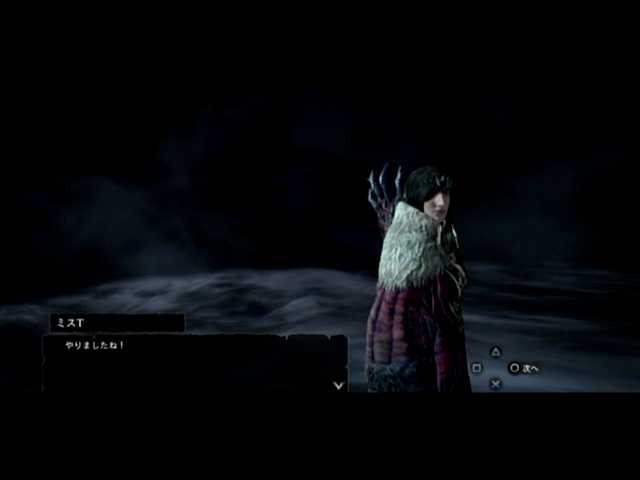This screenshot has width=640, height=480.
Task: Click the down arrow in the dialogue box
Action: pyautogui.click(x=338, y=384)
